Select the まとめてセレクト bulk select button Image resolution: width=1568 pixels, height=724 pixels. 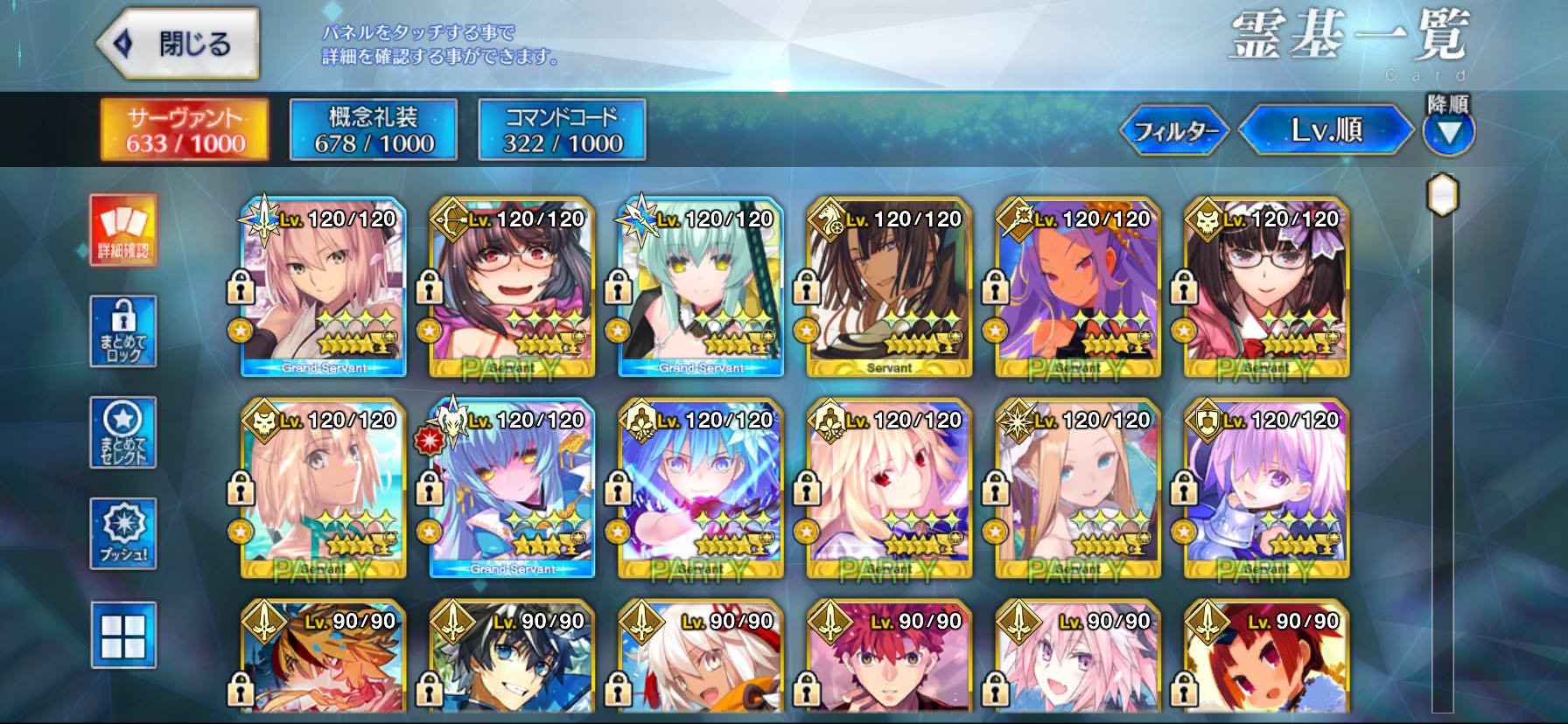pos(123,432)
